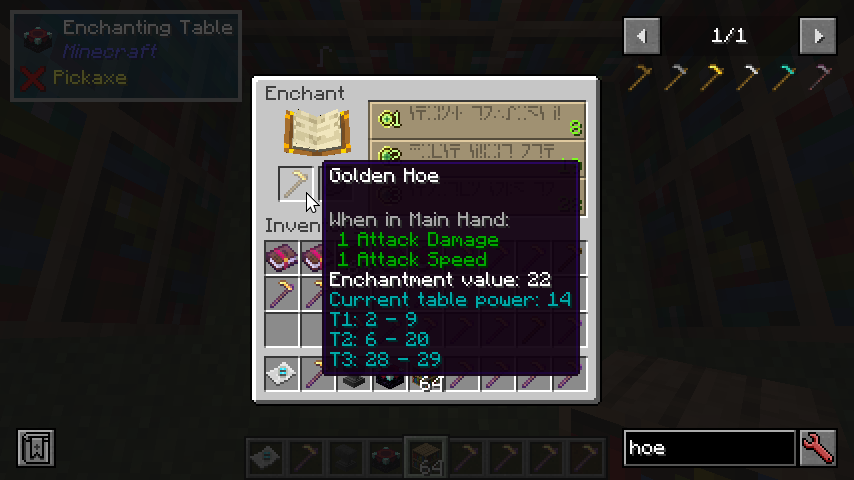Go to the previous item list page
854x480 pixels.
point(641,37)
